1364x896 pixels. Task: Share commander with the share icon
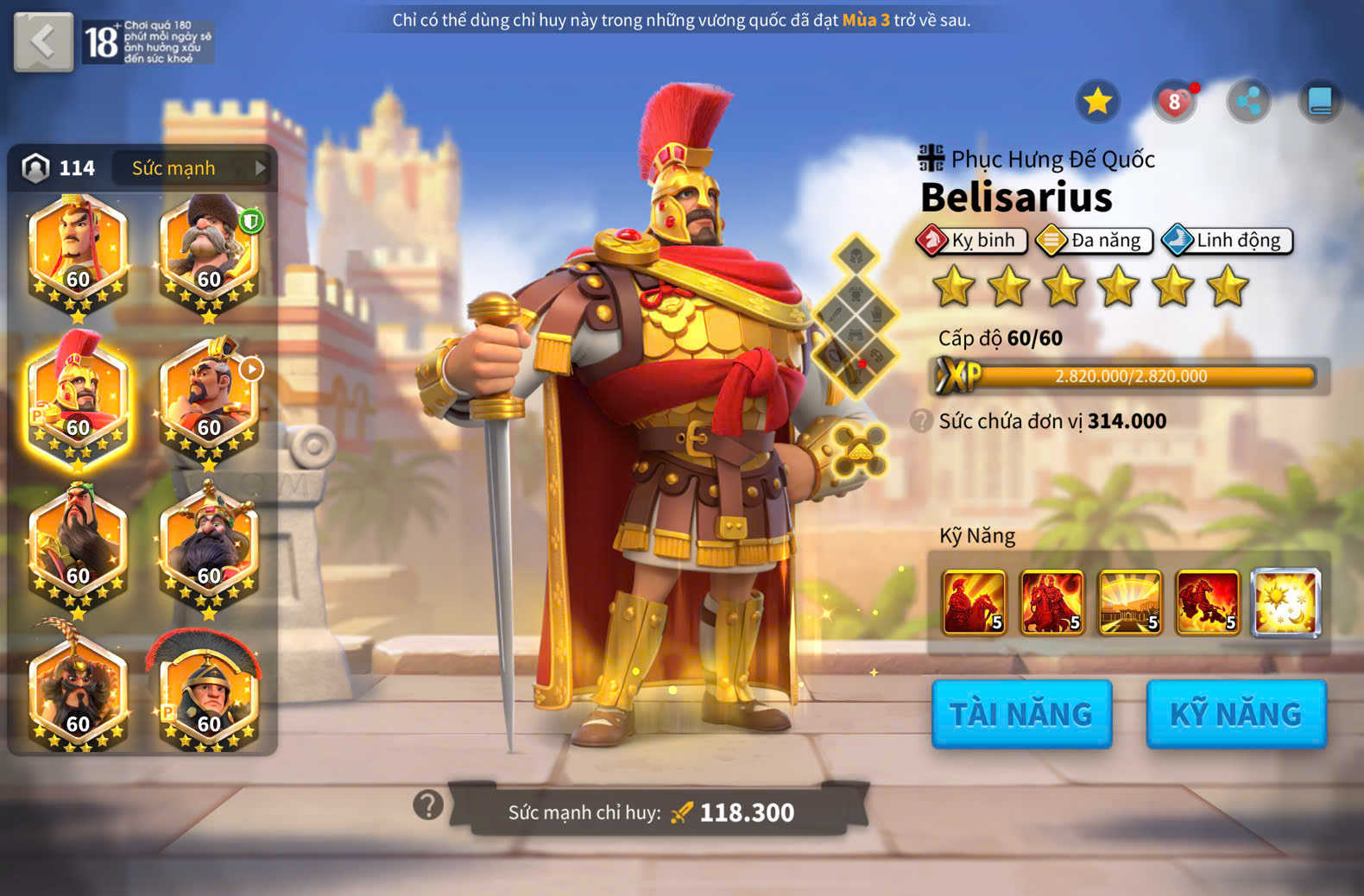coord(1248,102)
